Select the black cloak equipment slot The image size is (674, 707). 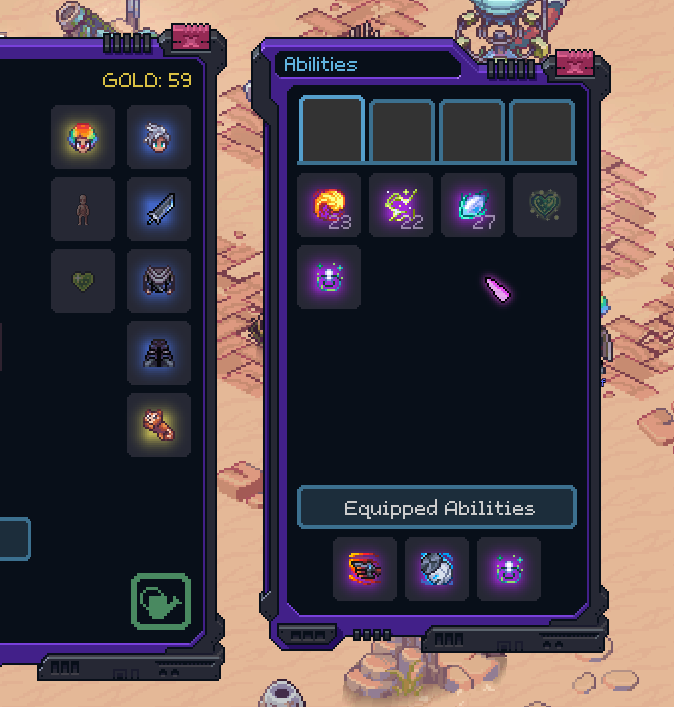pos(159,353)
